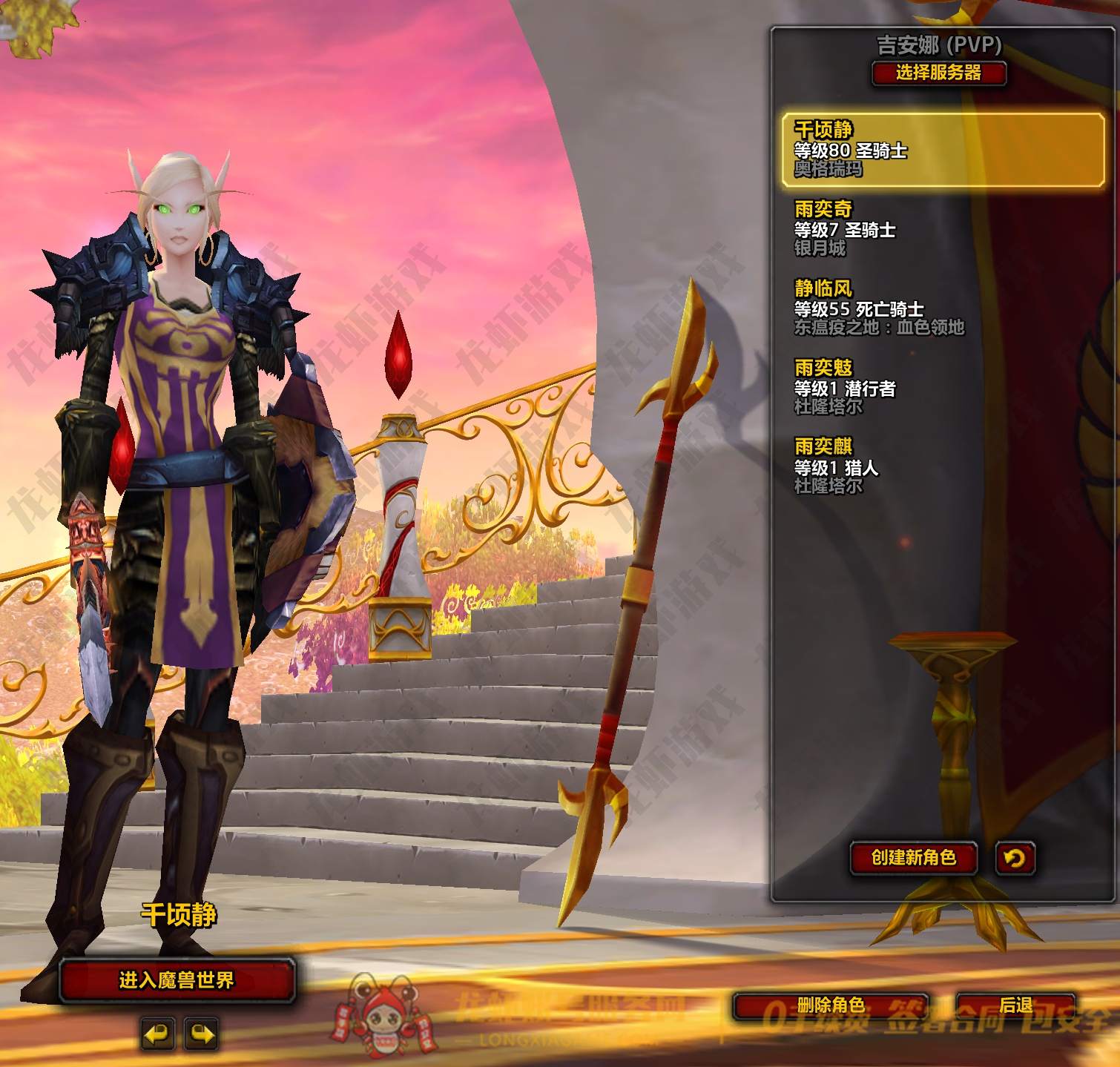The image size is (1120, 1067).
Task: Rotate the character left with arrow button
Action: (157, 1034)
